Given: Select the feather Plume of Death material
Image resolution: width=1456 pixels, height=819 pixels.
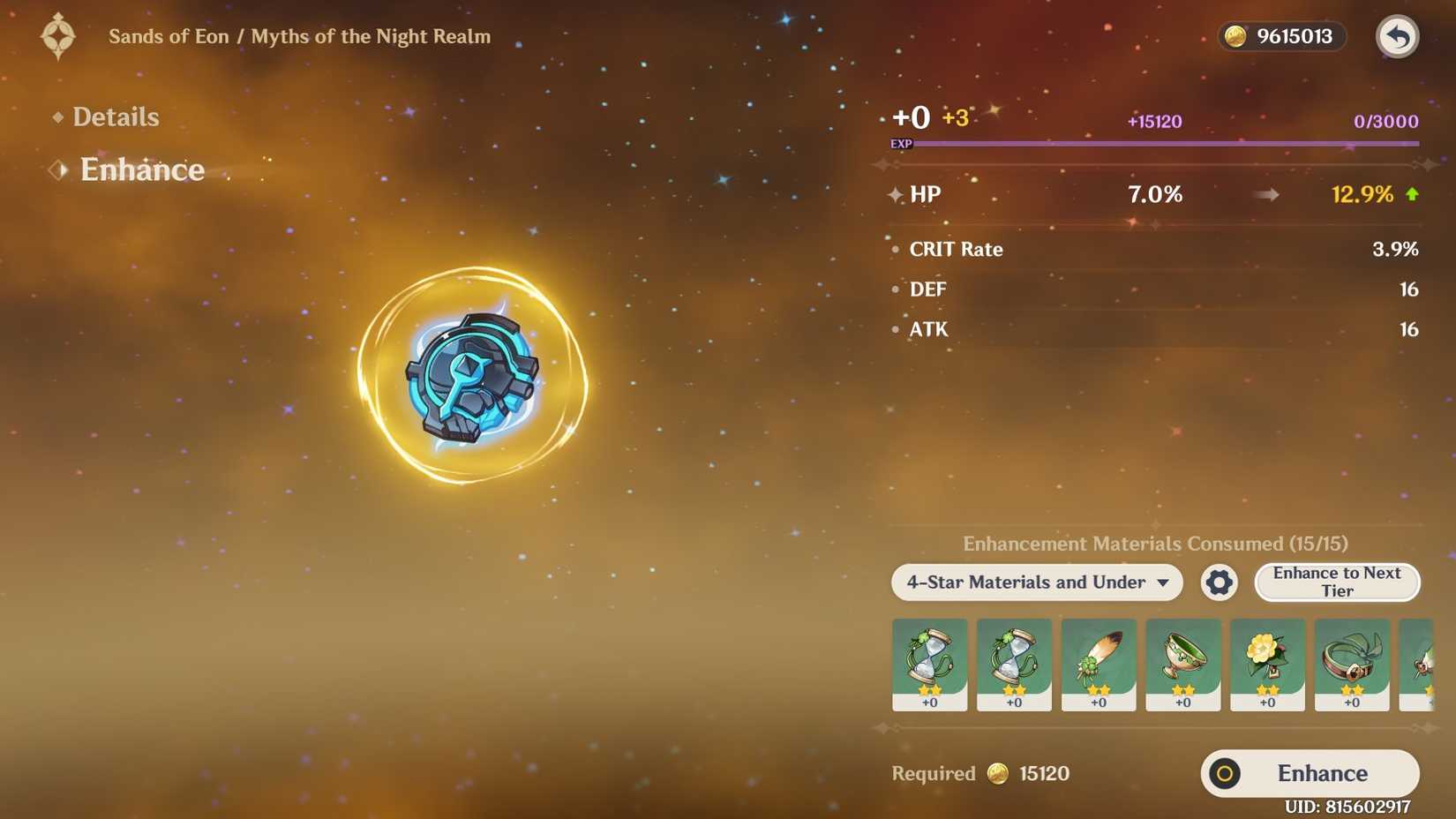Looking at the screenshot, I should [x=1099, y=665].
